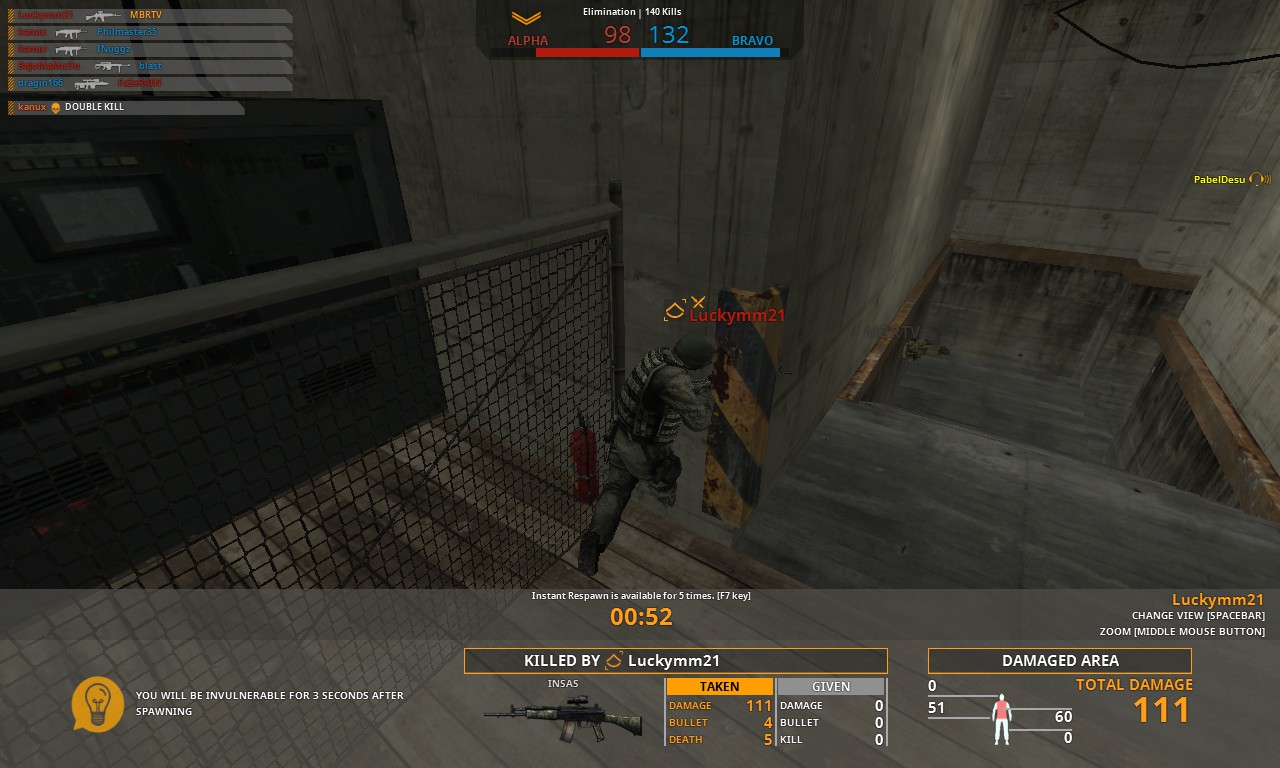Click the machine gun icon in BajoMaMoDu's kill entry
Screen dimensions: 1280x768
point(113,66)
